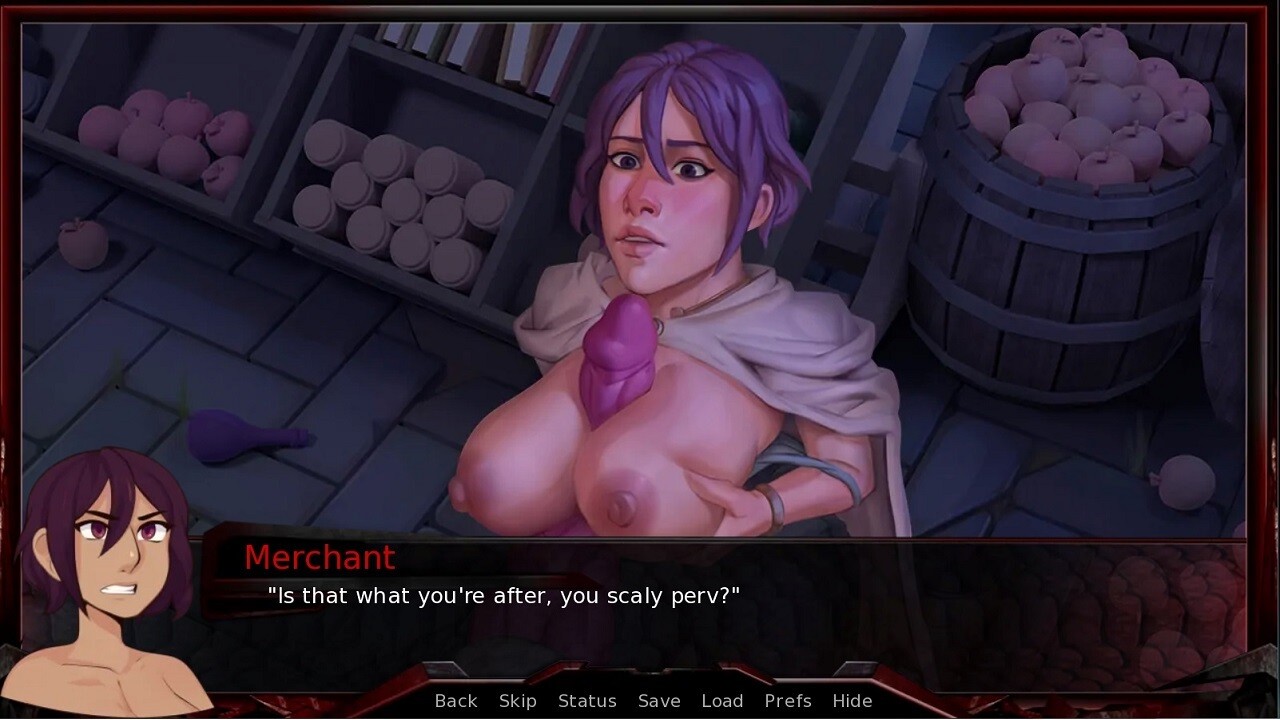Open the Save menu
The width and height of the screenshot is (1280, 720).
(x=659, y=701)
